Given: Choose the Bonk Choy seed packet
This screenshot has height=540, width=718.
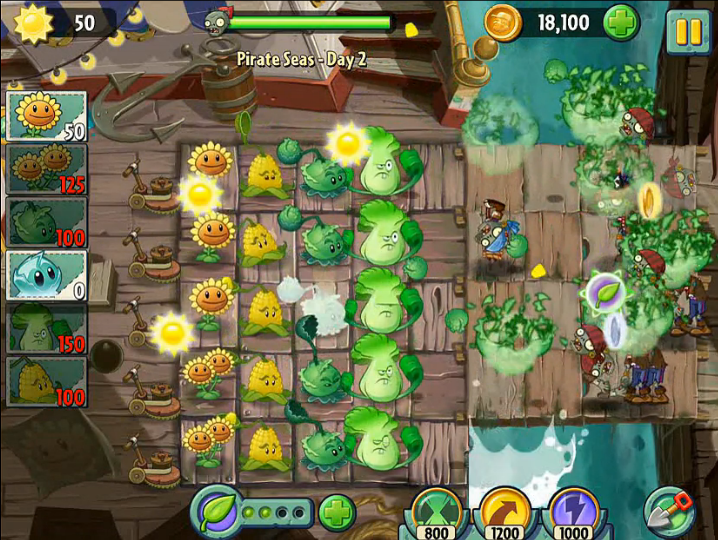Looking at the screenshot, I should [46, 328].
